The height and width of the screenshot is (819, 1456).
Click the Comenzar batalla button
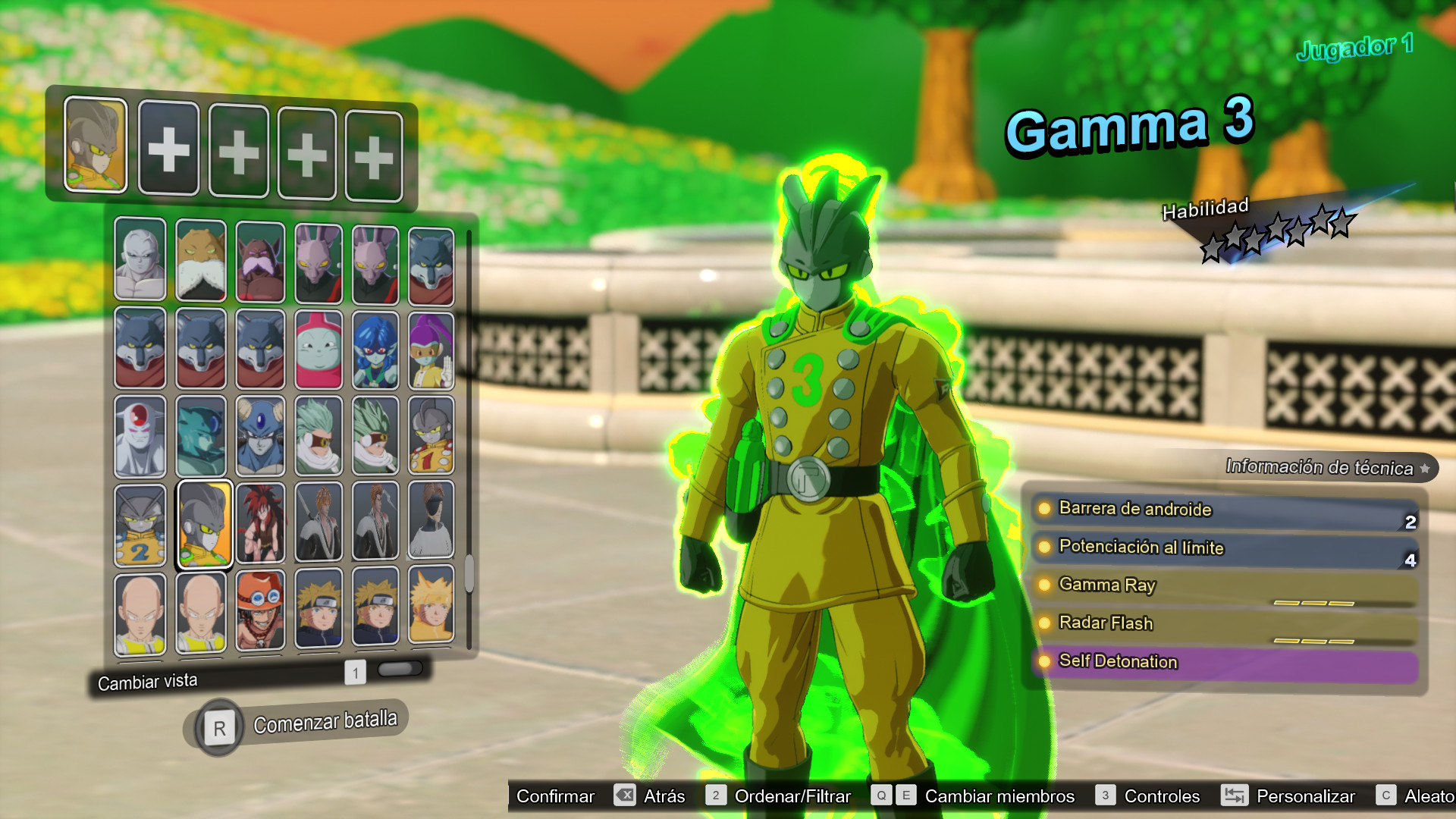point(326,721)
